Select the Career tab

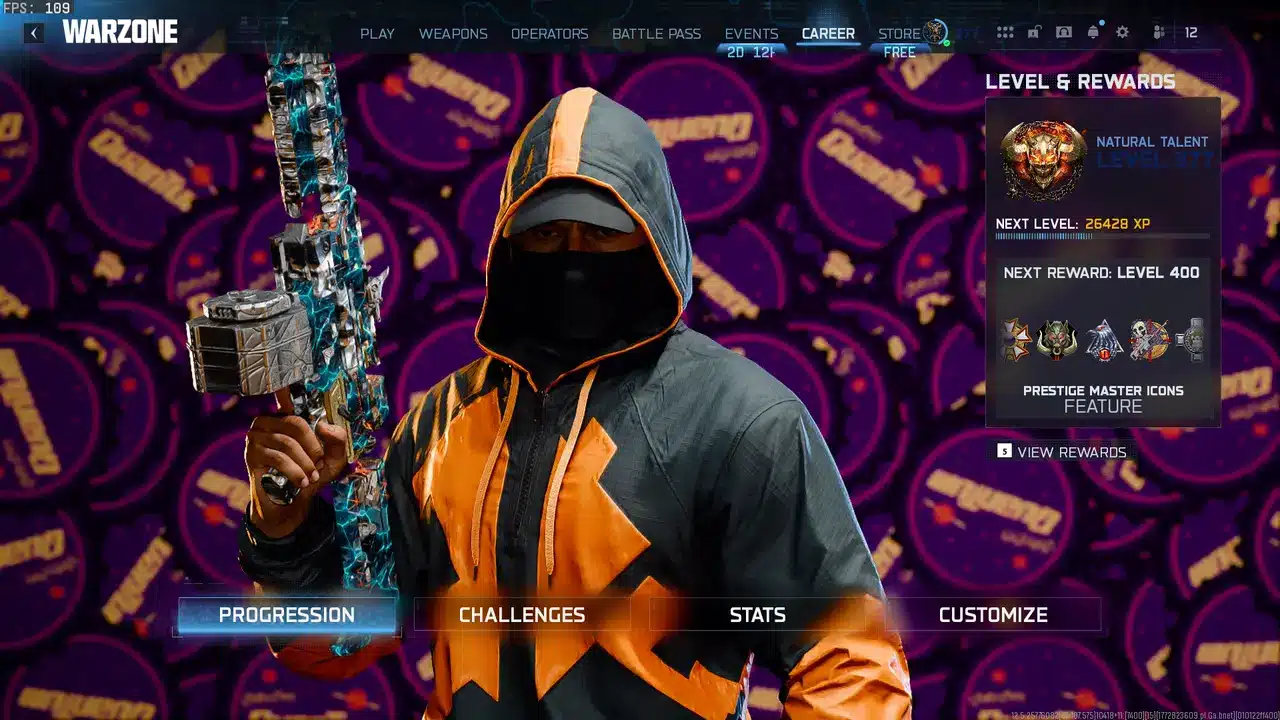tap(828, 34)
